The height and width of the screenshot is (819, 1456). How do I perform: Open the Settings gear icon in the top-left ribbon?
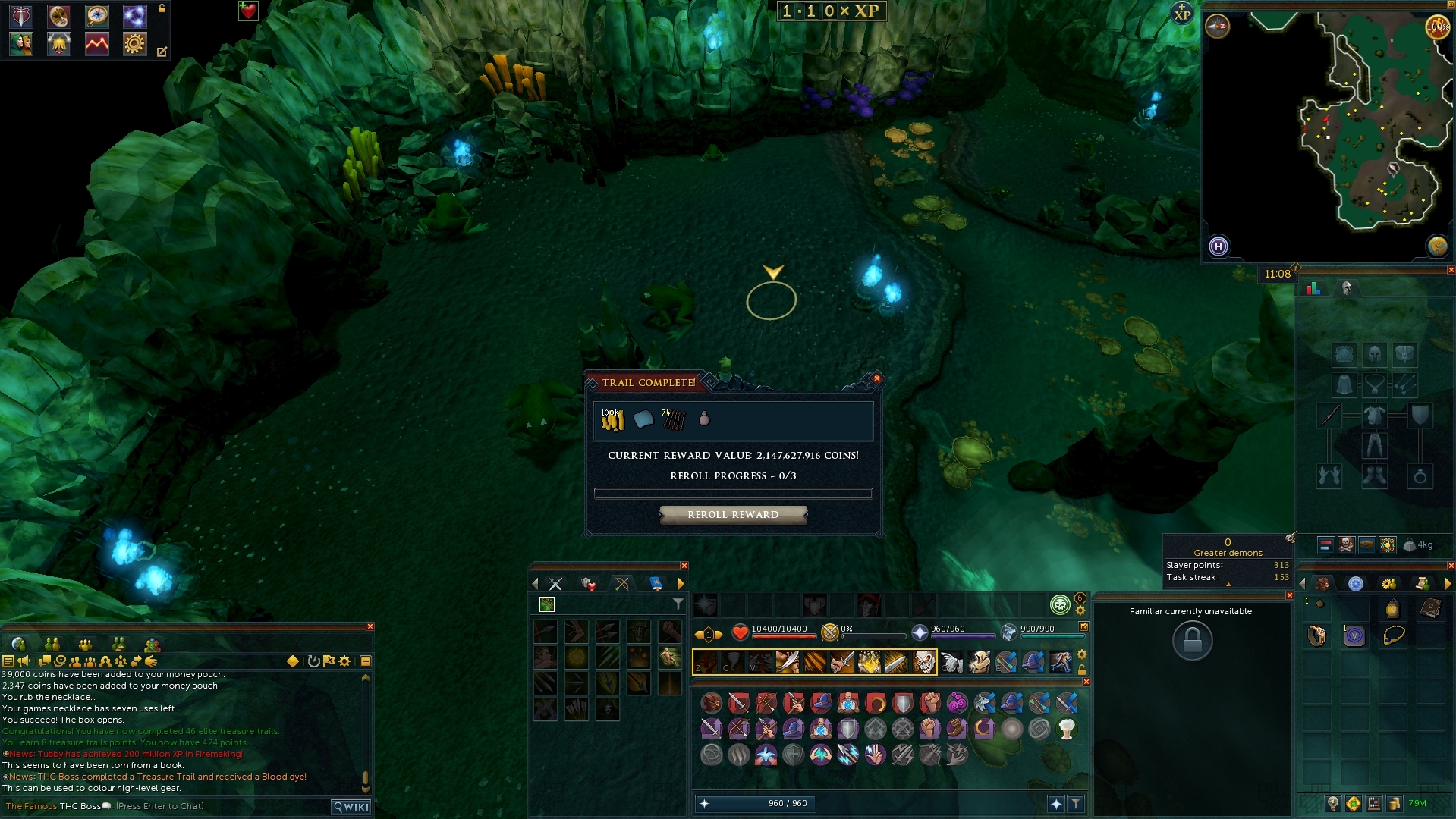pos(134,44)
